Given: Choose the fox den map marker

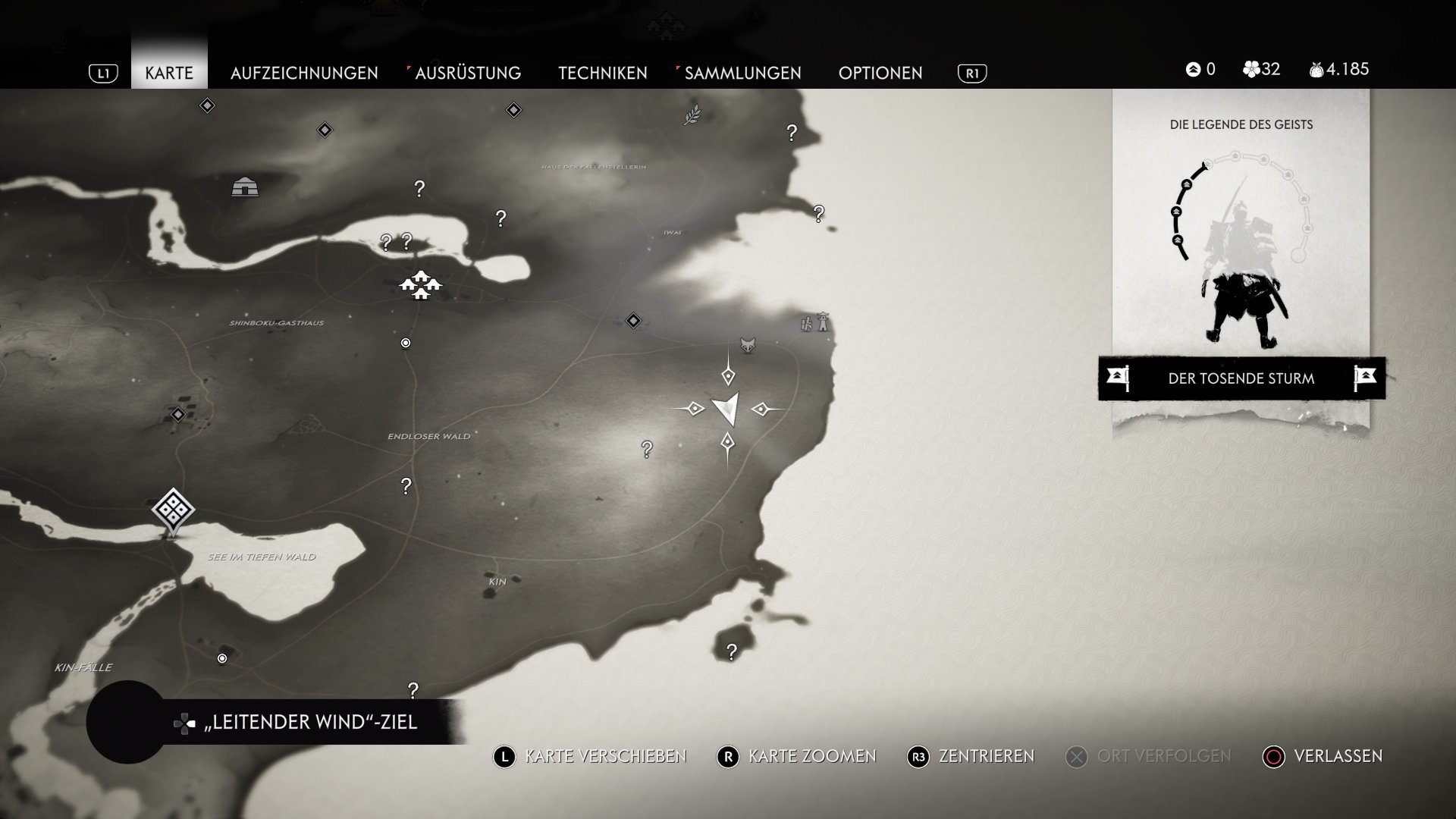Looking at the screenshot, I should pos(748,345).
